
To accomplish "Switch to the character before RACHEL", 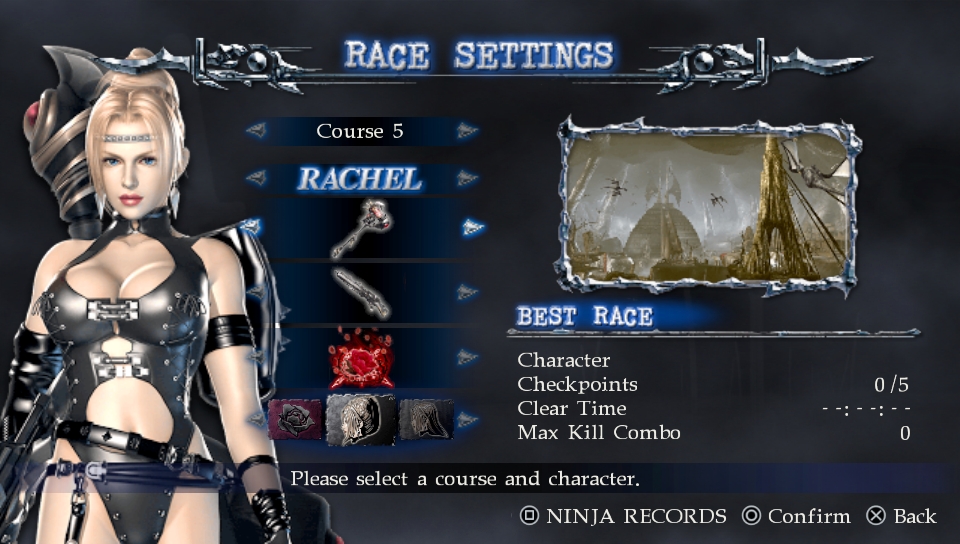I will pyautogui.click(x=256, y=180).
